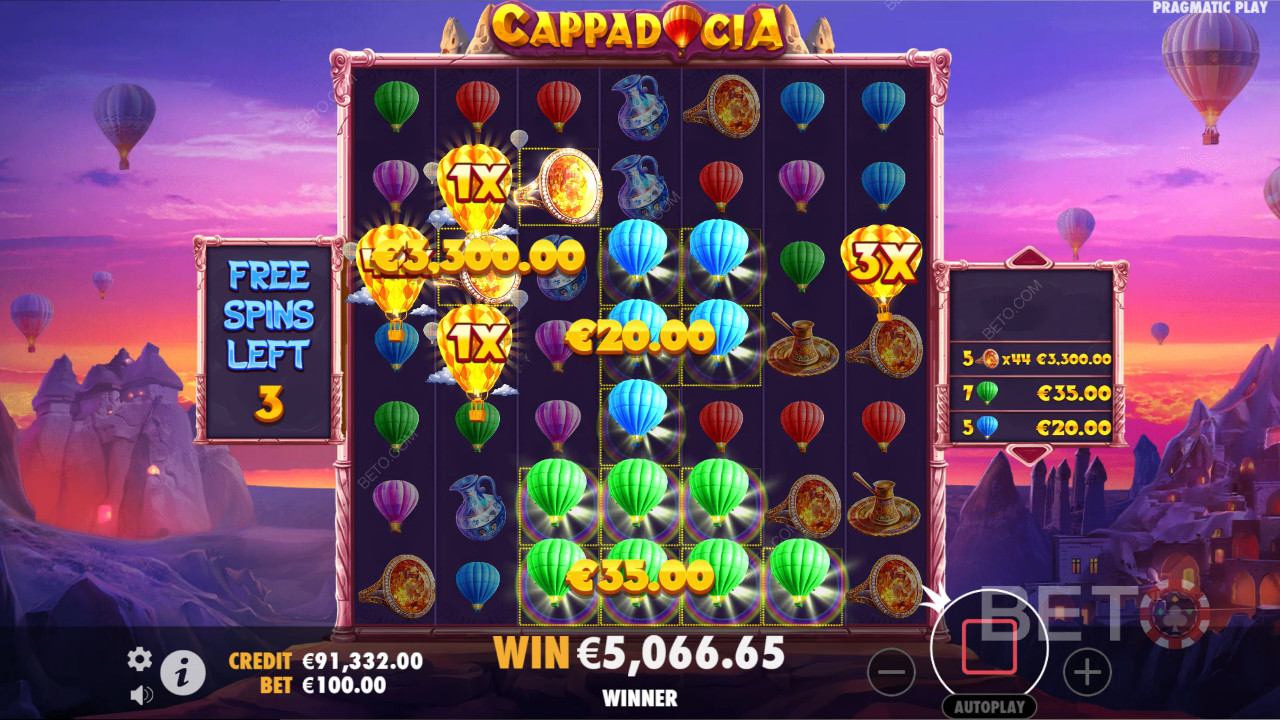Screen dimensions: 1280x720
Task: Activate the Autoplay button
Action: click(x=989, y=706)
